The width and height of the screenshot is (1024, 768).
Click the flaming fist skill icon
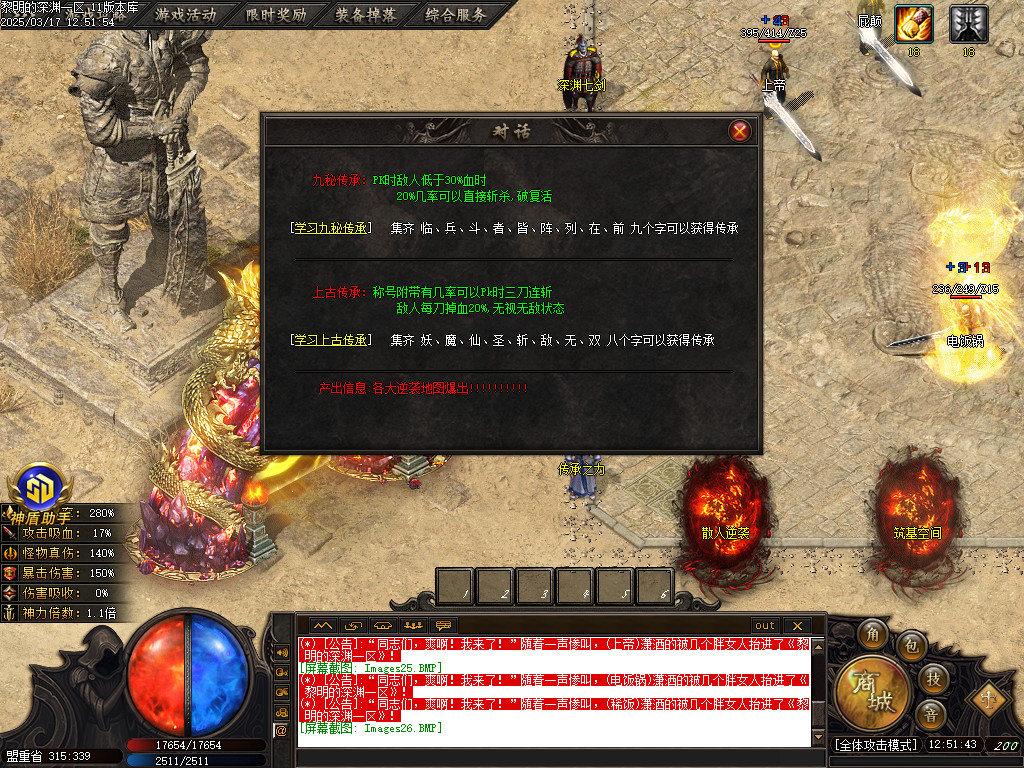click(913, 24)
